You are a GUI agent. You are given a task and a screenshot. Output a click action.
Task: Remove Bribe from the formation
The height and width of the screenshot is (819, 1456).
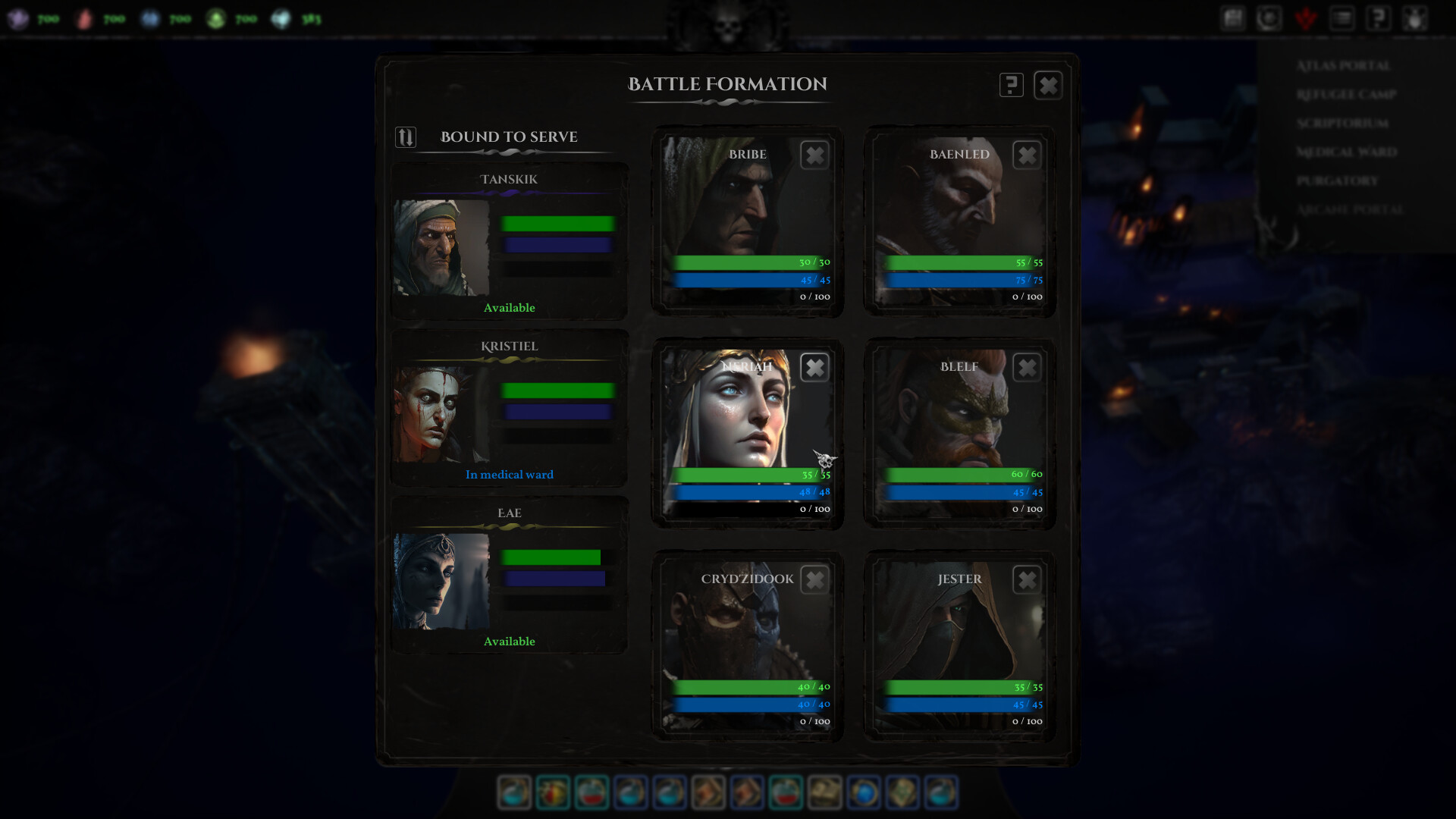coord(814,155)
